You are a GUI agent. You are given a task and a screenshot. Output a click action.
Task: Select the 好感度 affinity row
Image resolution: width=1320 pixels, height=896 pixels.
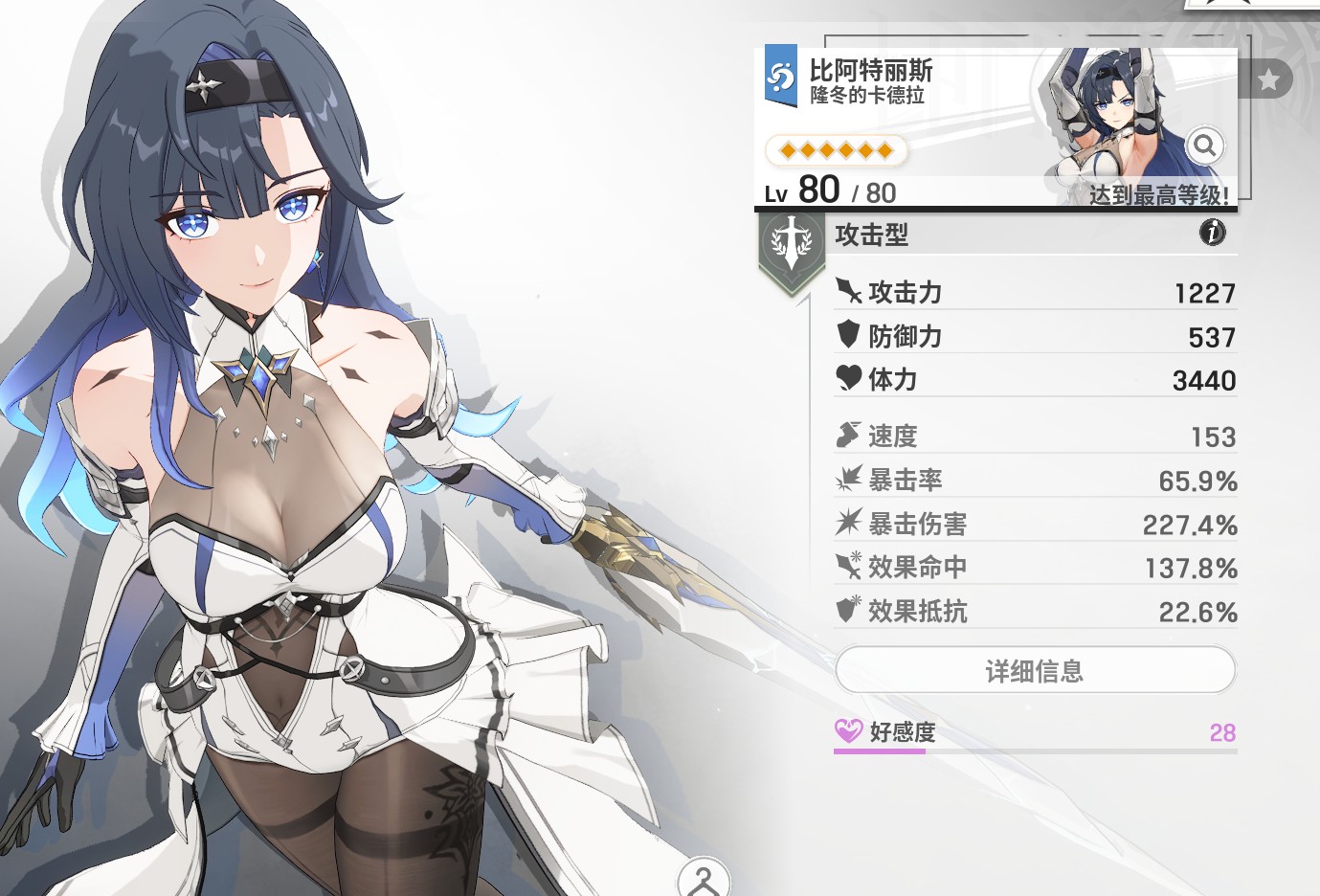(1035, 733)
